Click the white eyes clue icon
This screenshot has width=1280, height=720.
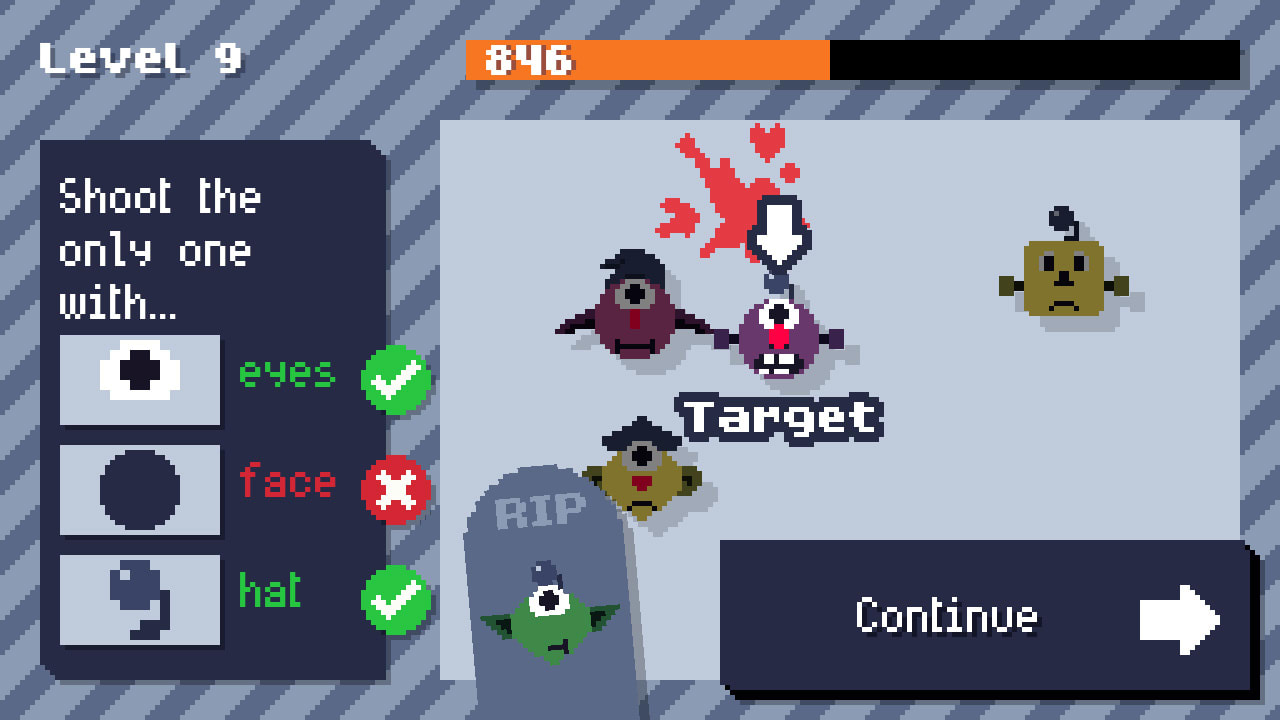[139, 378]
